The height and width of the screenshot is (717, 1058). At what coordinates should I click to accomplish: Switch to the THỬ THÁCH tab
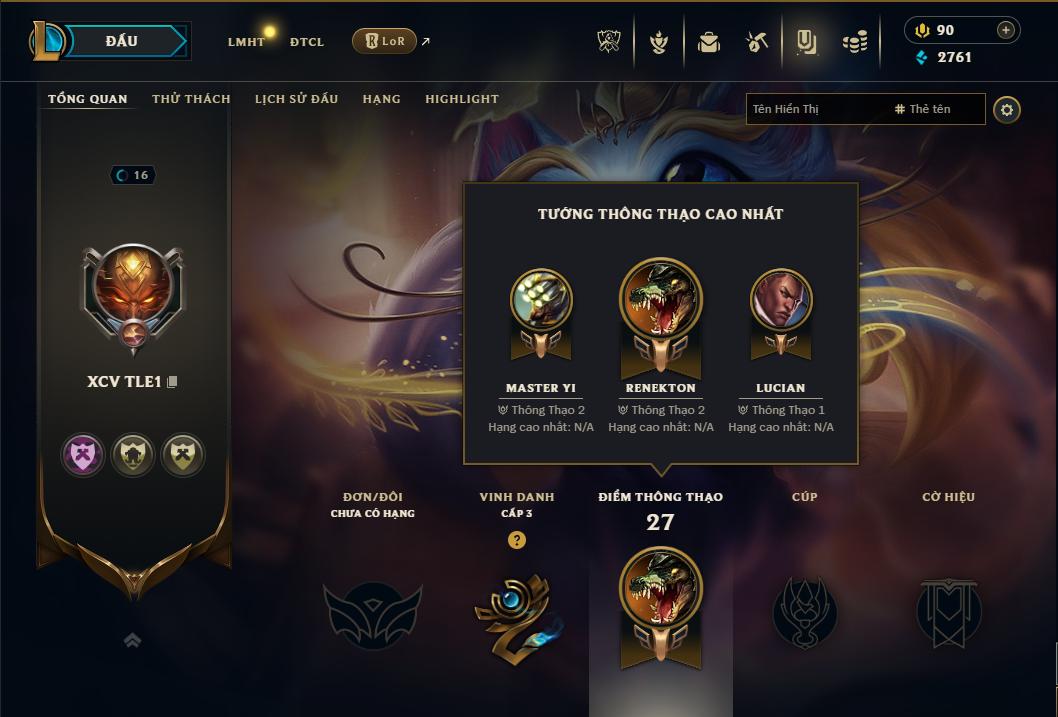pos(191,99)
